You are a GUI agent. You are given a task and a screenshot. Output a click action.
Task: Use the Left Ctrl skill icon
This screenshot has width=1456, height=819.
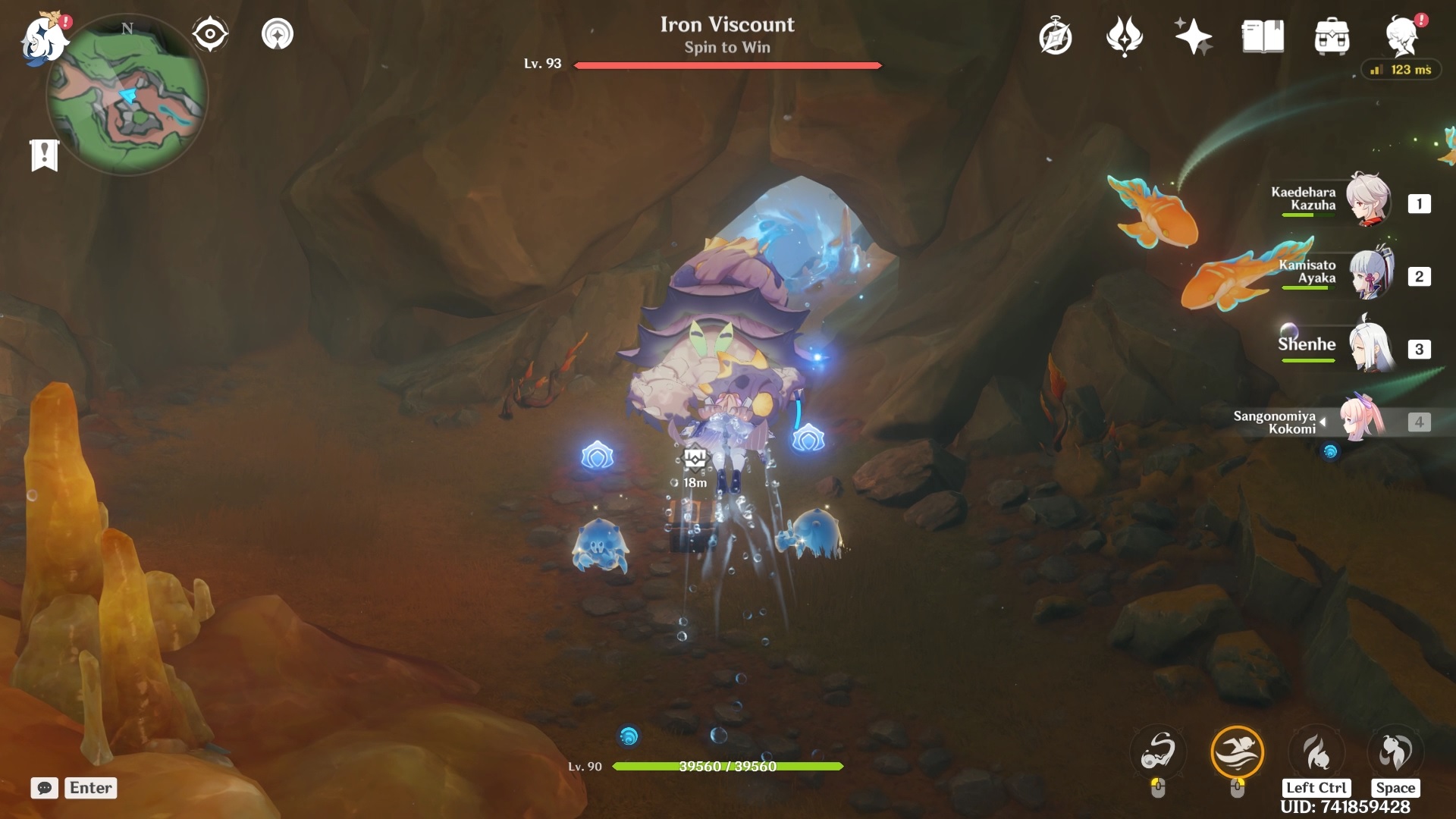[1316, 752]
